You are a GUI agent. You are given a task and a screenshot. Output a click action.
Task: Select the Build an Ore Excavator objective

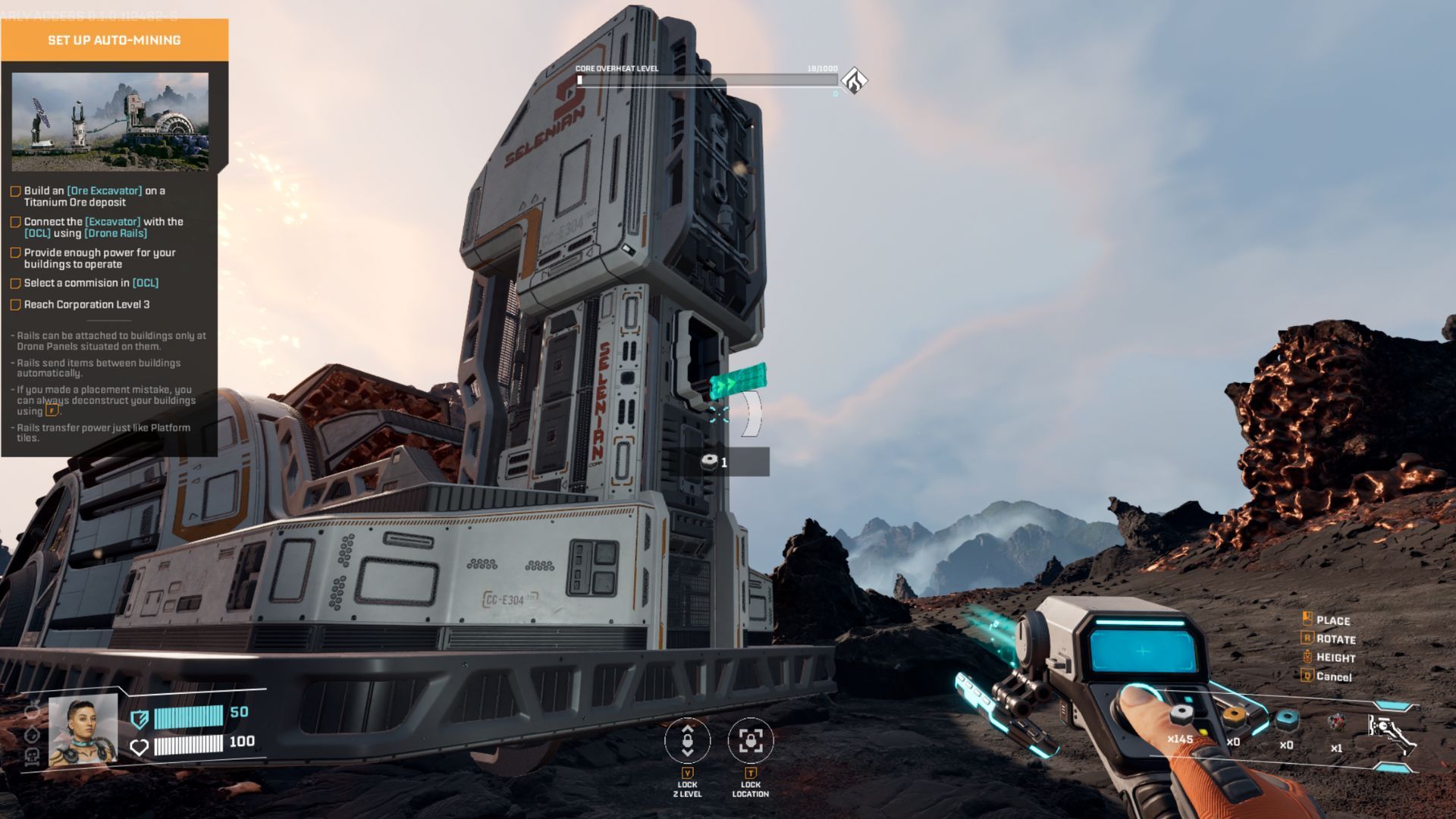(x=94, y=196)
